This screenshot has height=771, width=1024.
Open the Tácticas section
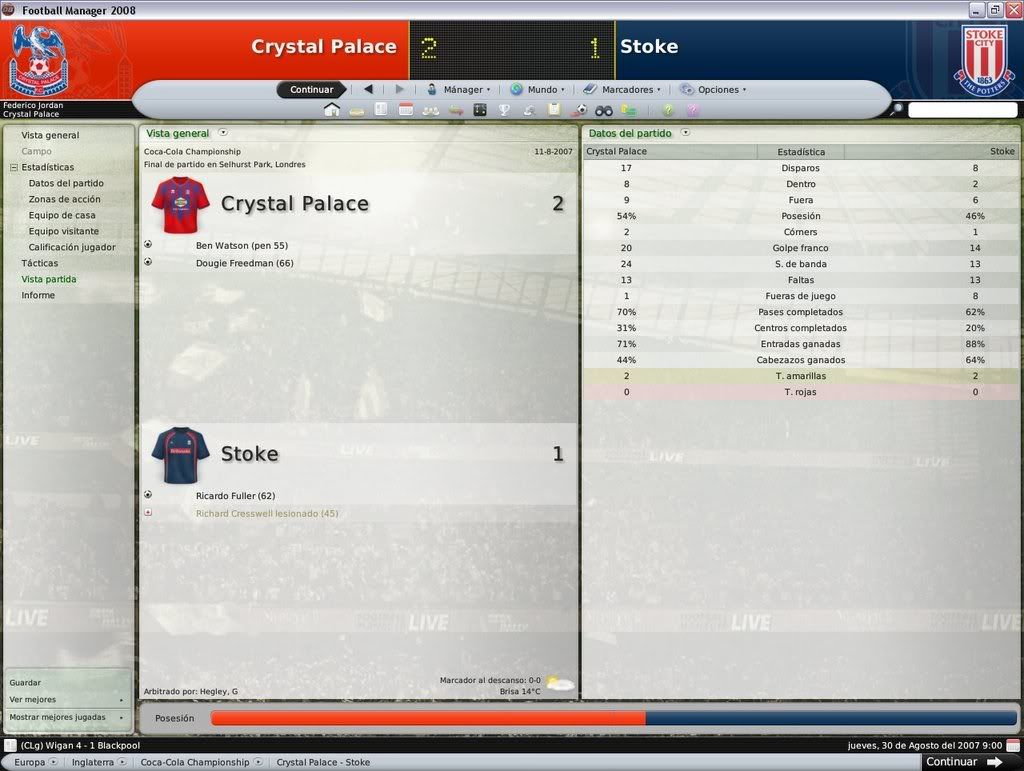(x=40, y=263)
